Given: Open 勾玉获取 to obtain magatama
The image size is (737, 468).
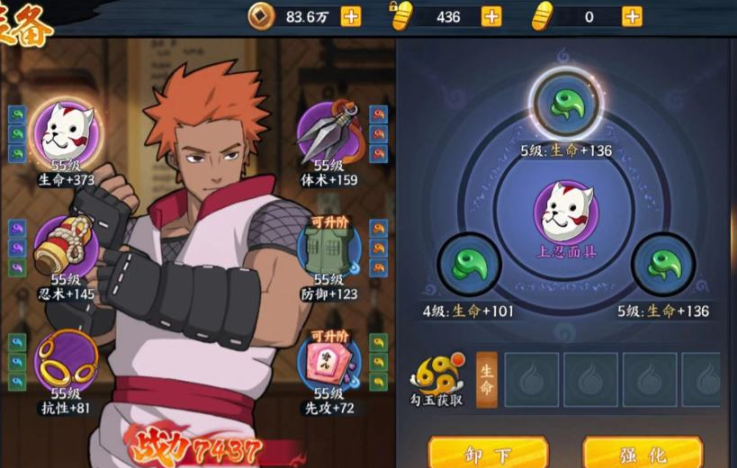Looking at the screenshot, I should pyautogui.click(x=437, y=377).
